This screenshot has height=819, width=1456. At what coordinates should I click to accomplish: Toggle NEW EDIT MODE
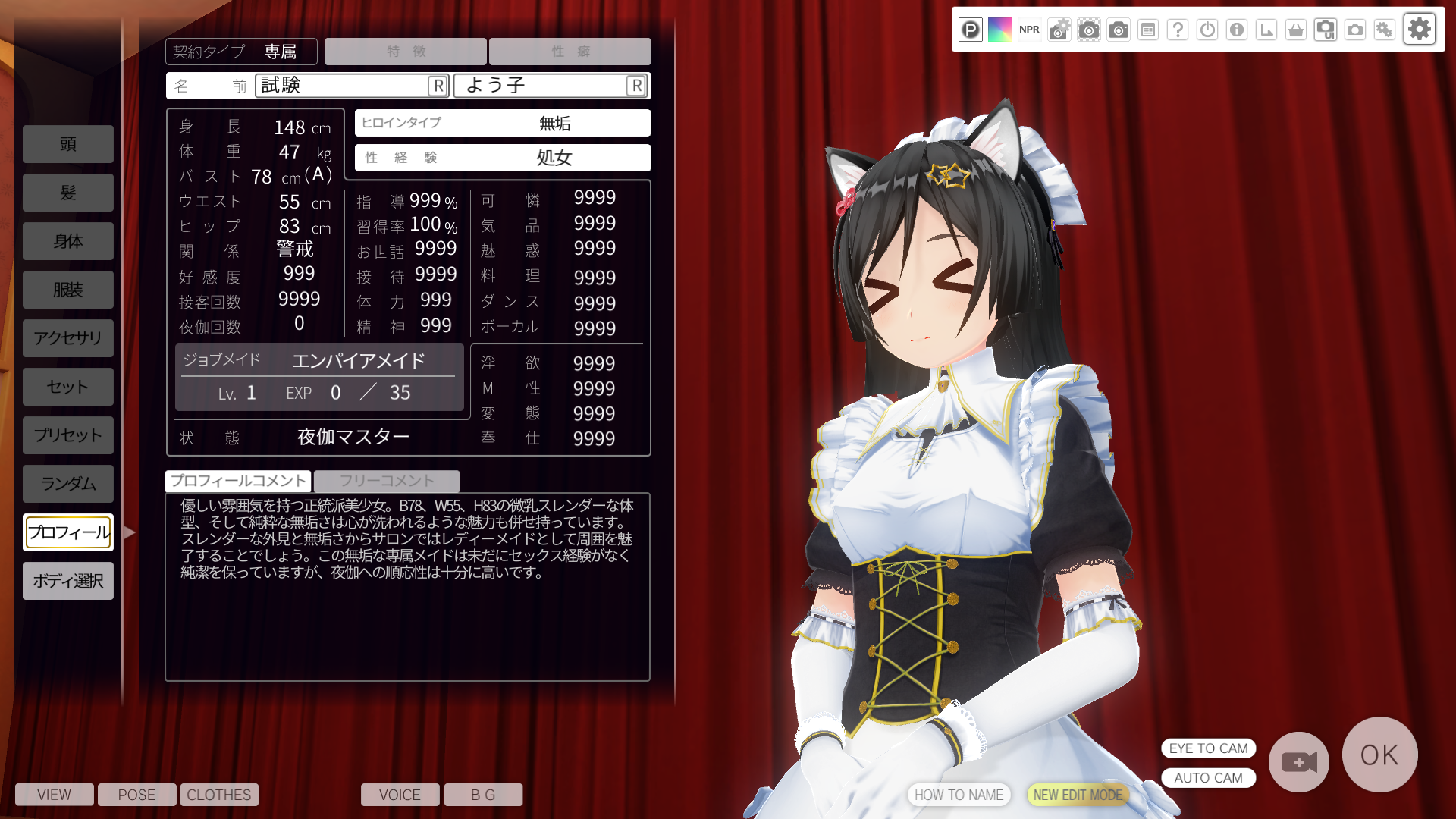1078,795
